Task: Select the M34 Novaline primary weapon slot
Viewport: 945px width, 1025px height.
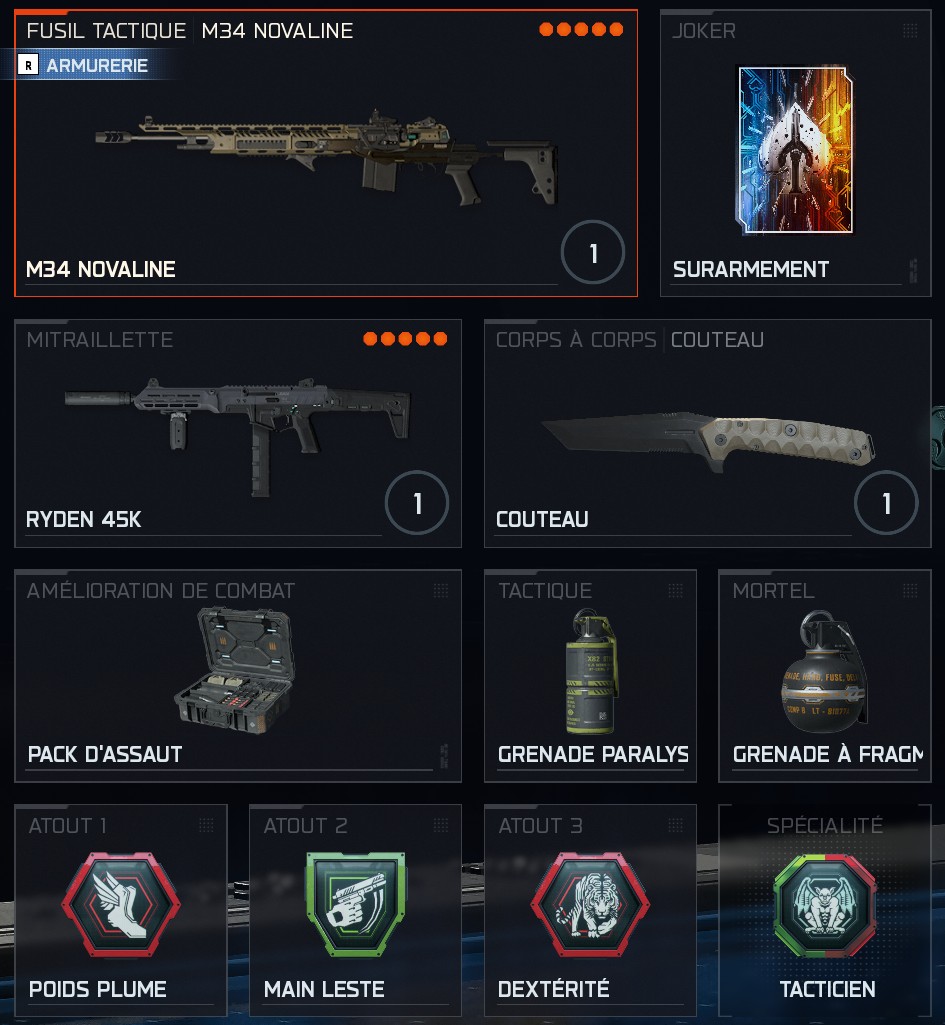Action: tap(326, 160)
